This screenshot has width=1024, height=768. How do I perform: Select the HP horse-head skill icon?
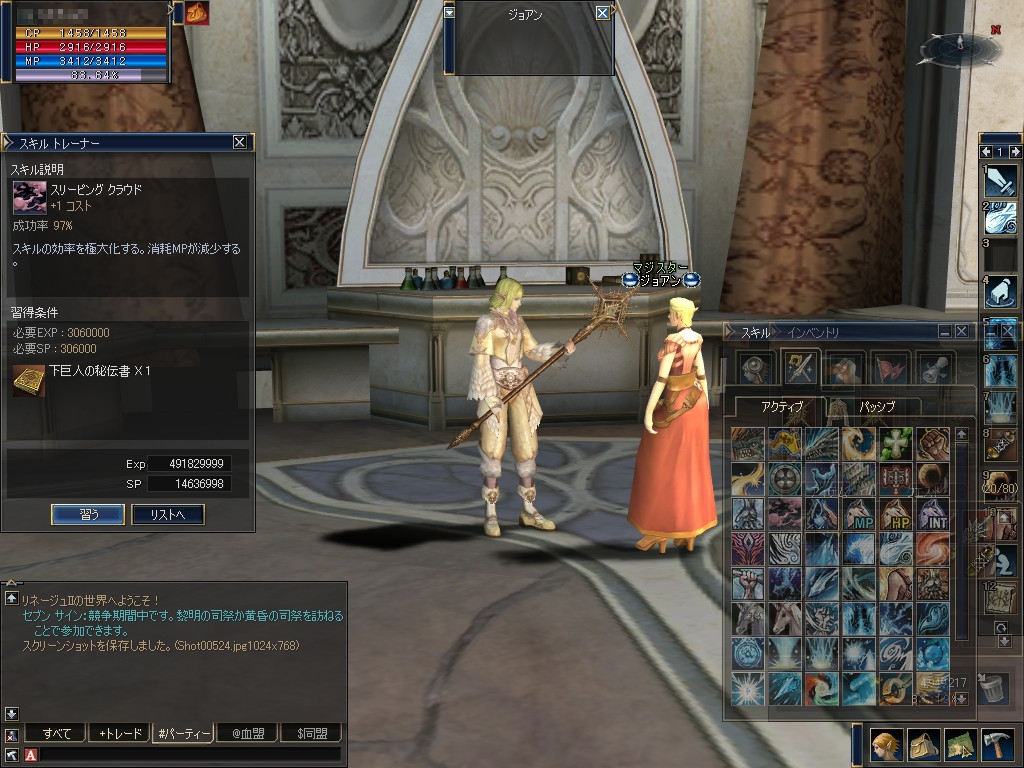[895, 513]
